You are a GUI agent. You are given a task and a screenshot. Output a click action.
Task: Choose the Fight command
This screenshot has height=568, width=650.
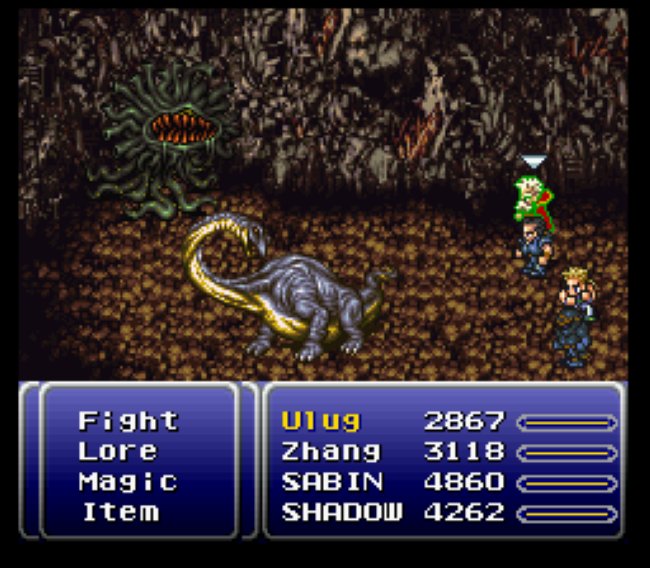click(128, 420)
